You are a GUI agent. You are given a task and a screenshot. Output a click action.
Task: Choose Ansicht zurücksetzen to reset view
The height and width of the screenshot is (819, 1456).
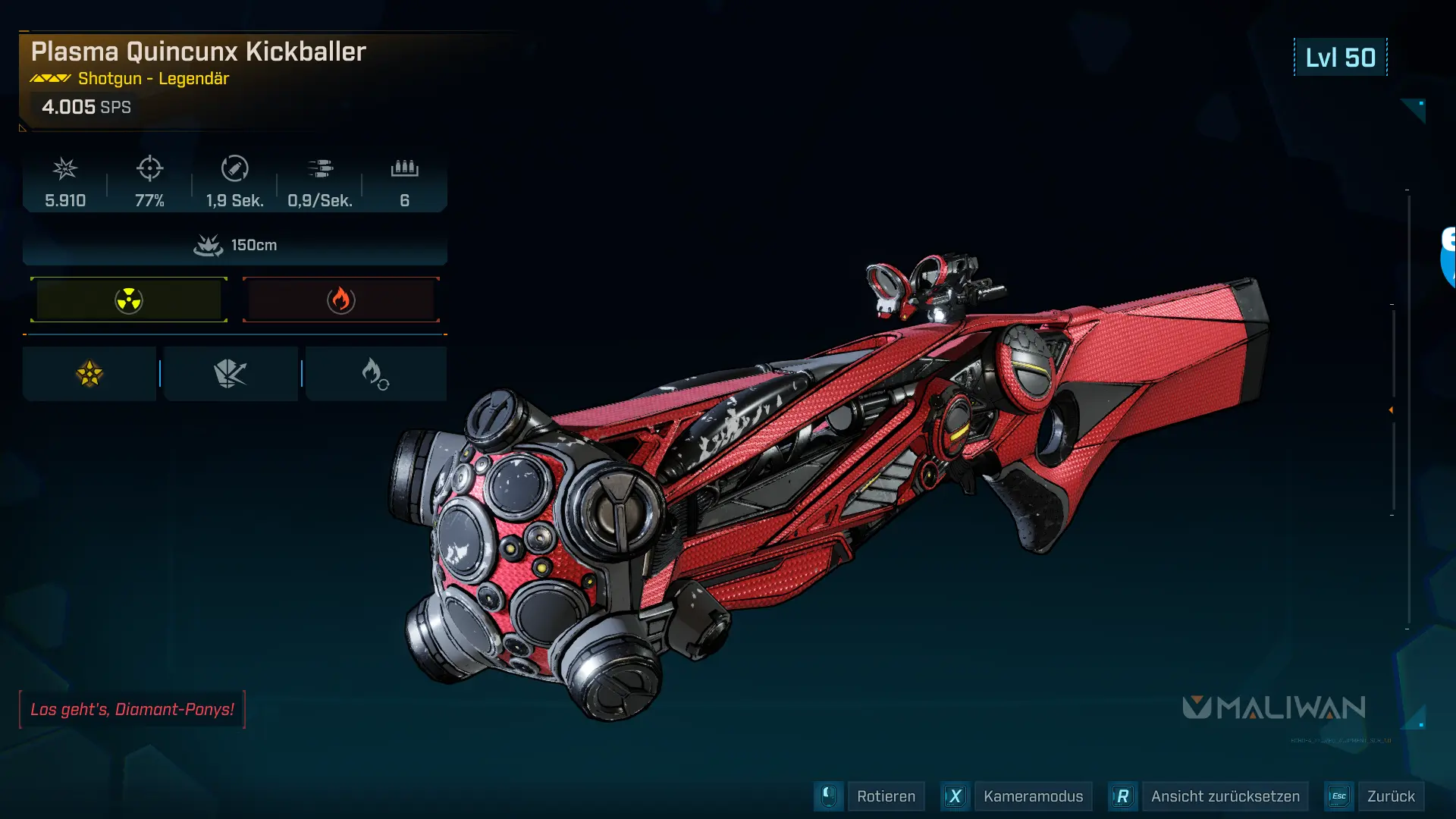tap(1224, 796)
